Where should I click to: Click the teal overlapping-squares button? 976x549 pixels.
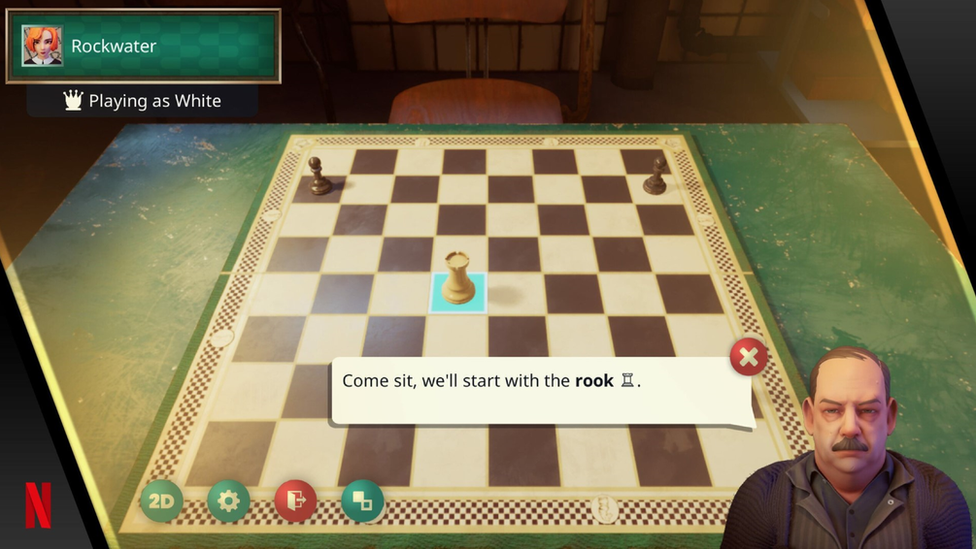click(x=362, y=501)
